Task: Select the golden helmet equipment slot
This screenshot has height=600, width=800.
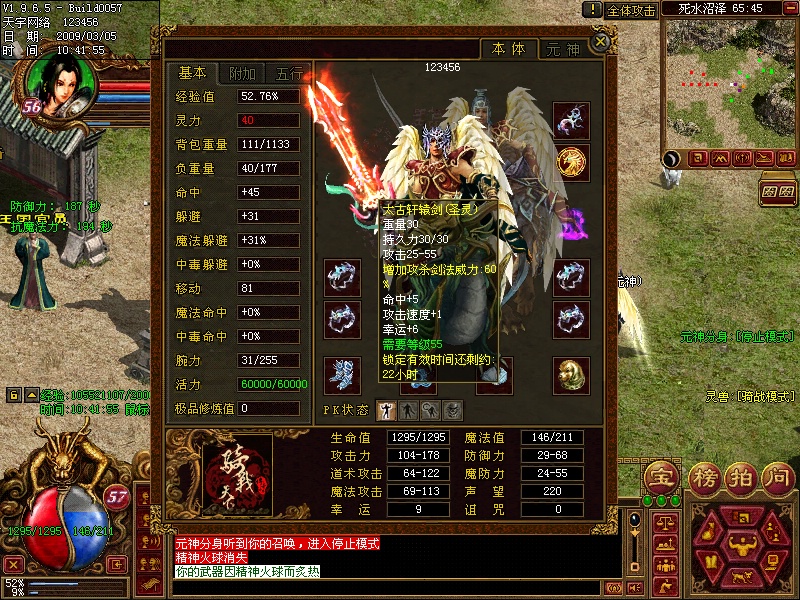Action: click(571, 375)
